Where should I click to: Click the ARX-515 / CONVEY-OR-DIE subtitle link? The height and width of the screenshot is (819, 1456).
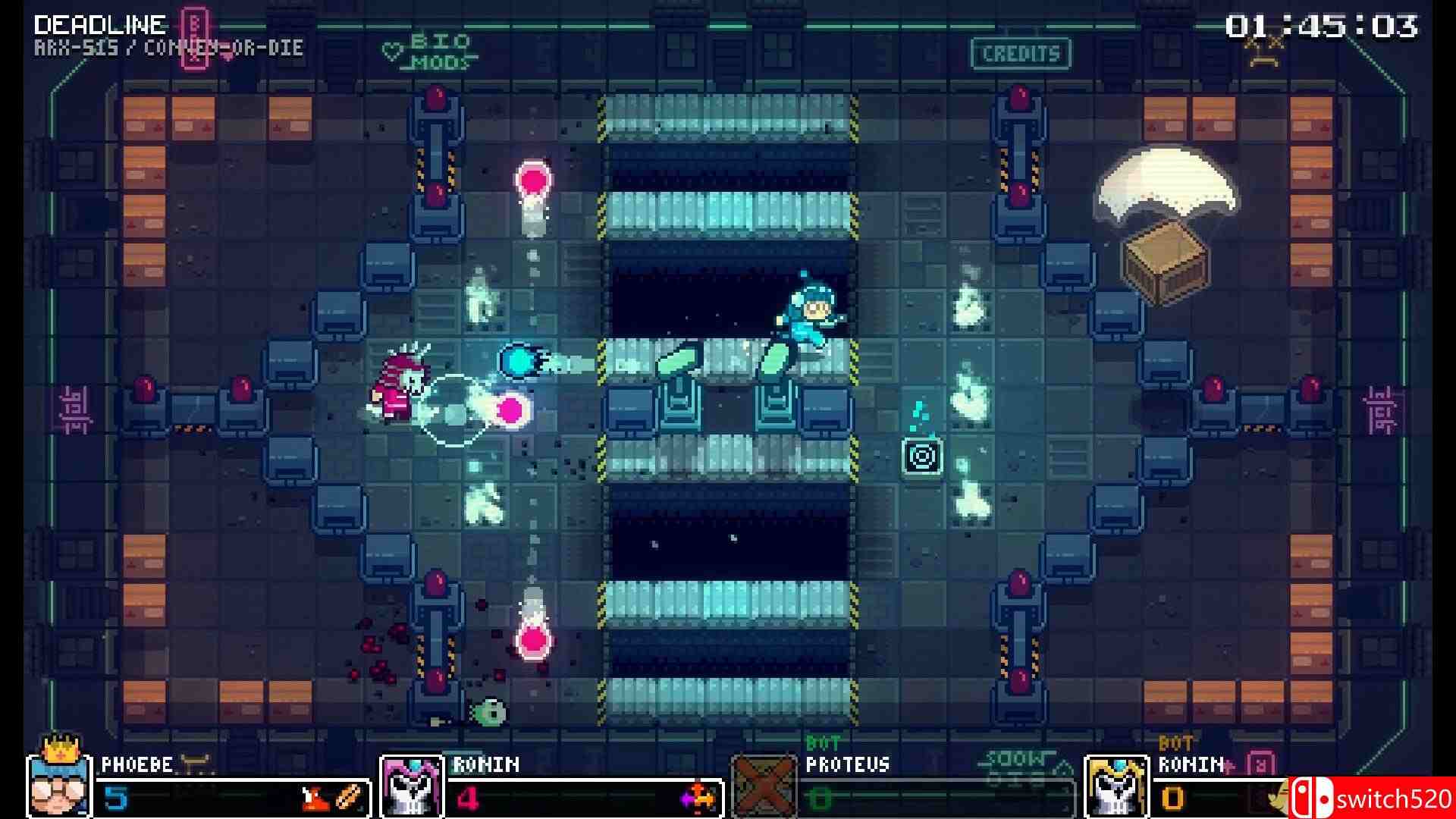(x=168, y=47)
